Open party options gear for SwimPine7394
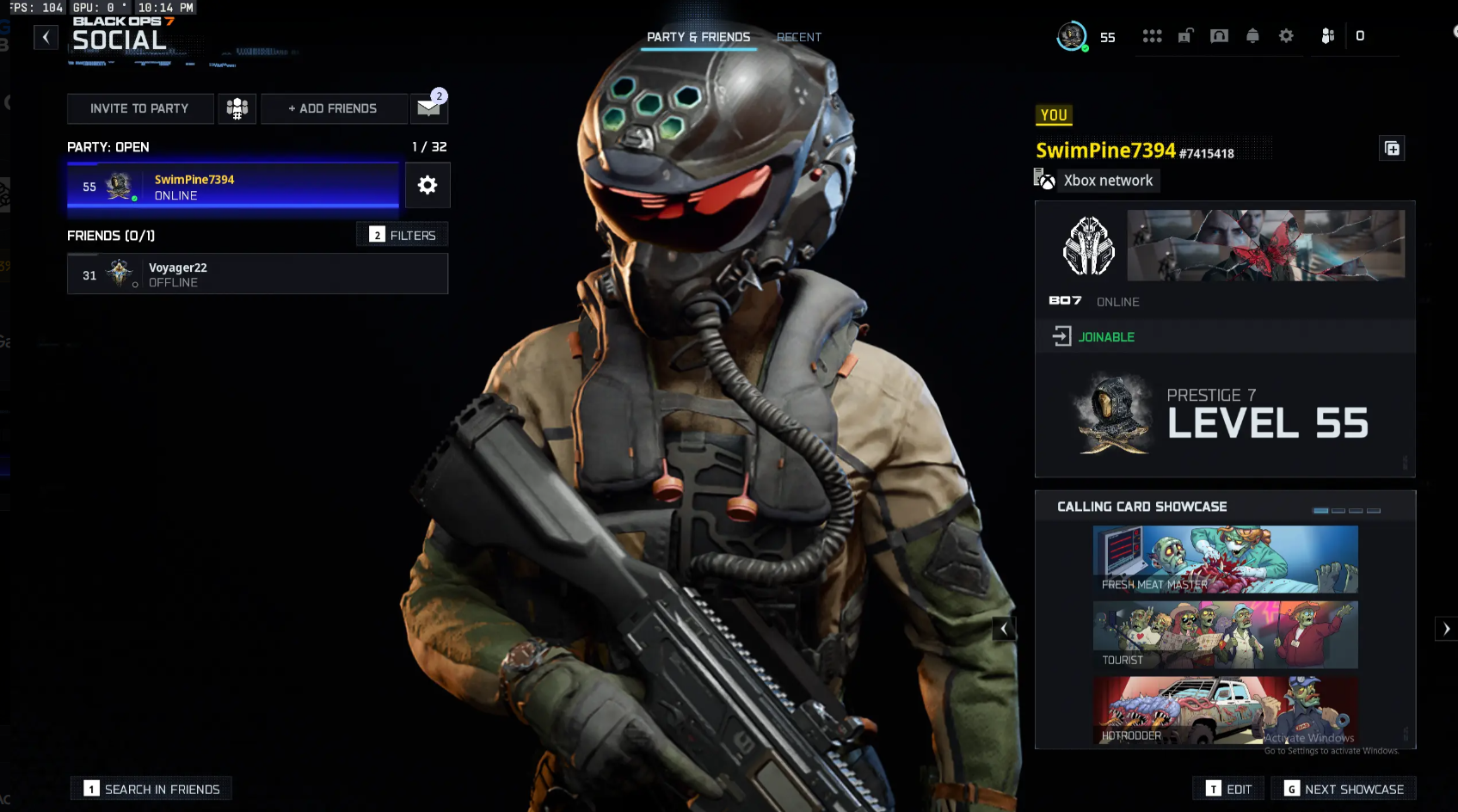1458x812 pixels. [428, 185]
